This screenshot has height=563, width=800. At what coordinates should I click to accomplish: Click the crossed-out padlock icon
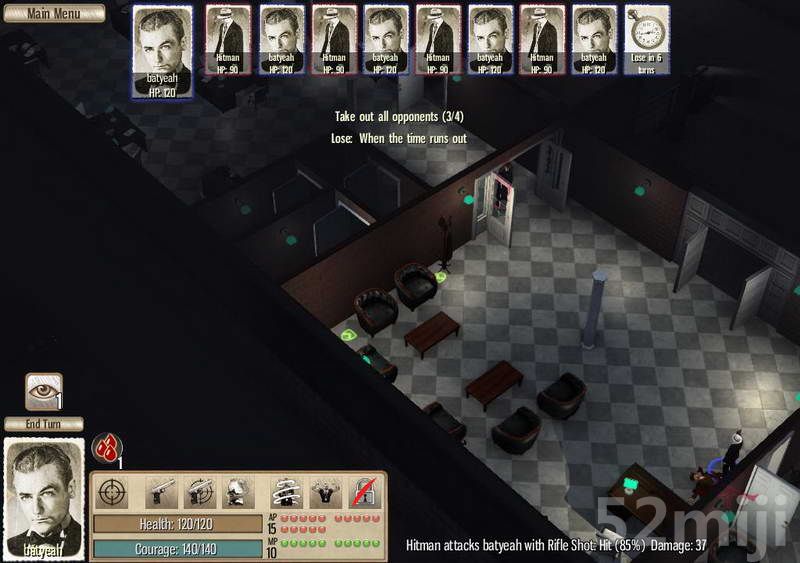pos(364,492)
